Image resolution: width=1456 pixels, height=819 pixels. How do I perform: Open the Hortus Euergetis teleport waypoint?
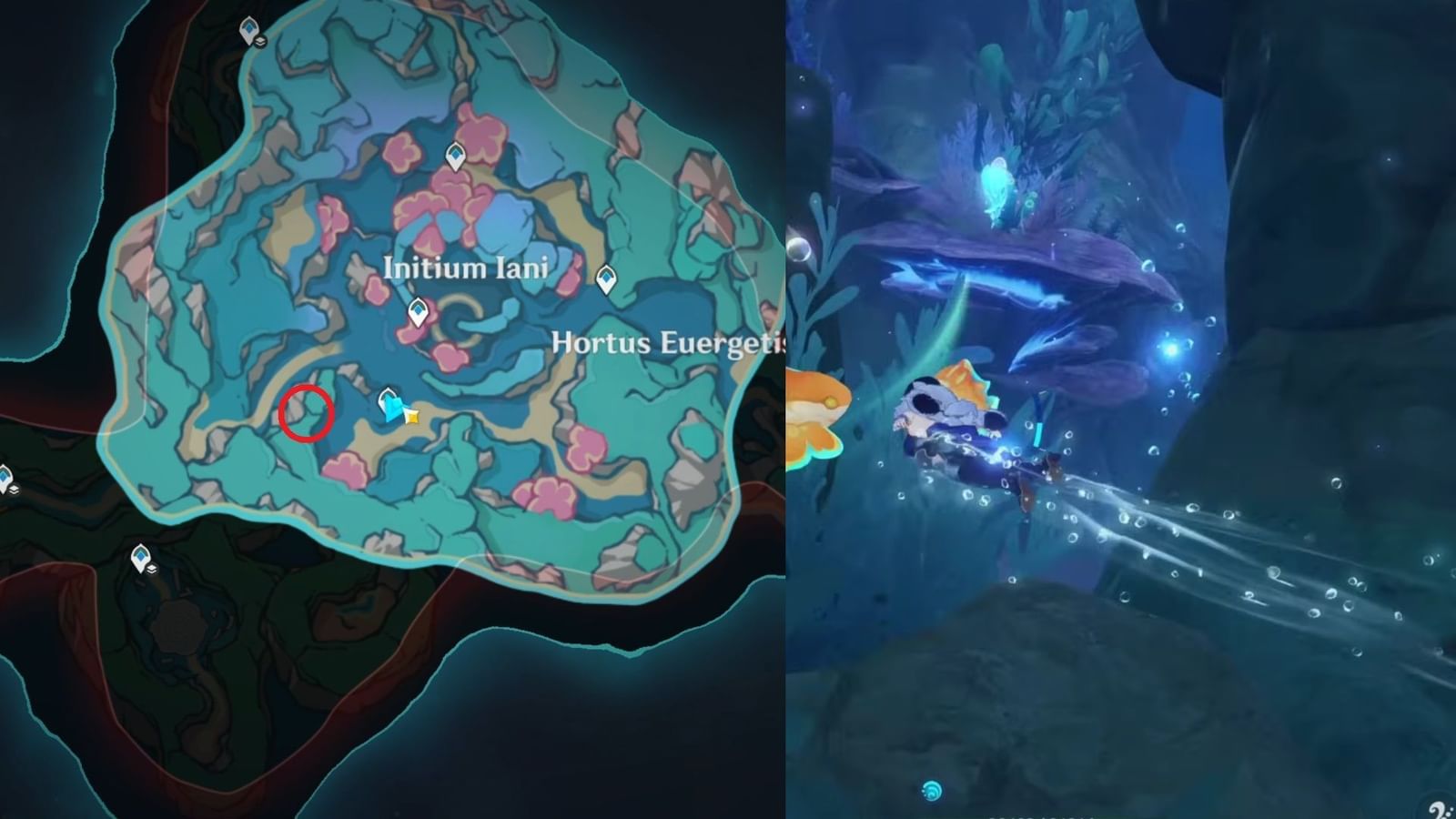[x=608, y=278]
